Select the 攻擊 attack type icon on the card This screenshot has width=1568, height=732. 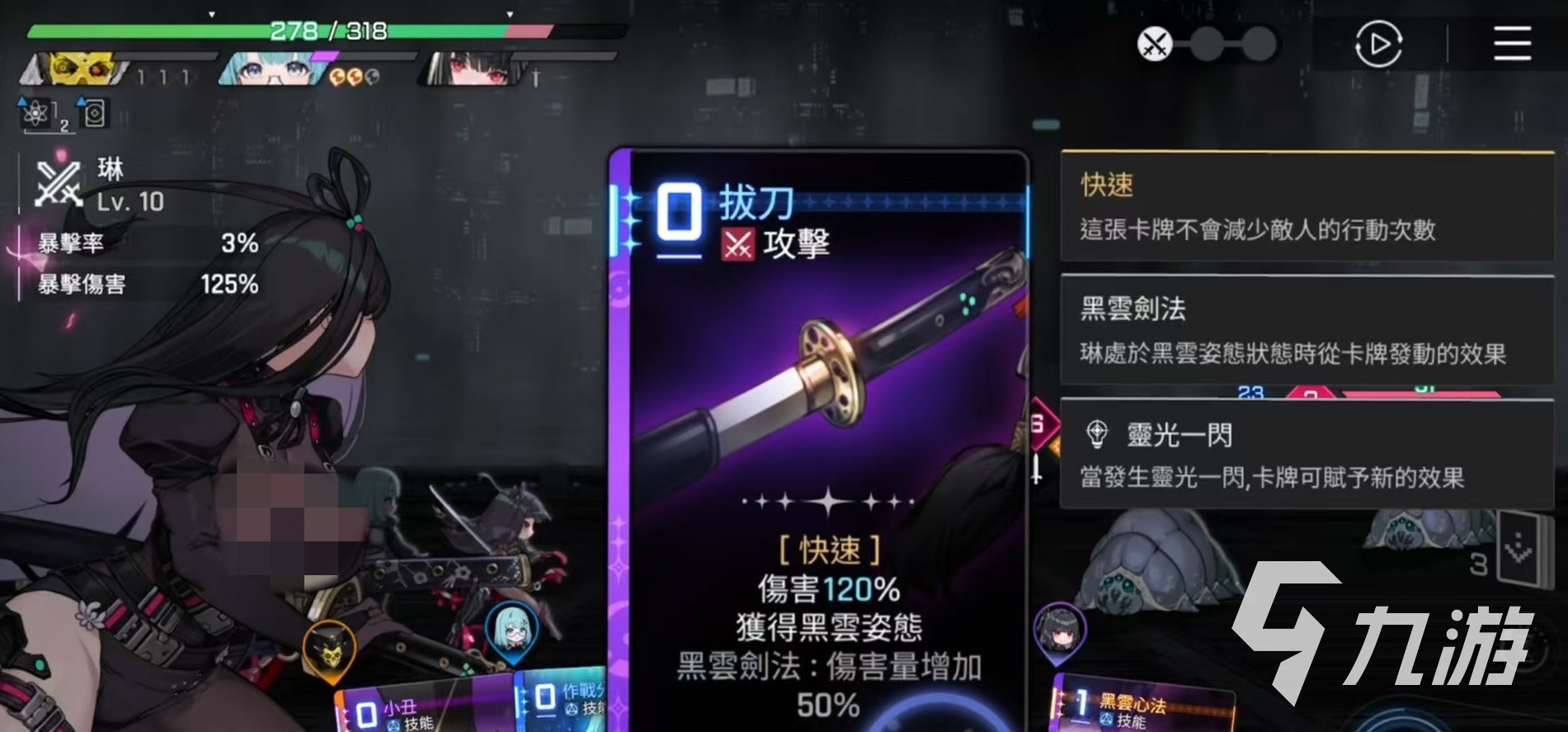click(740, 244)
